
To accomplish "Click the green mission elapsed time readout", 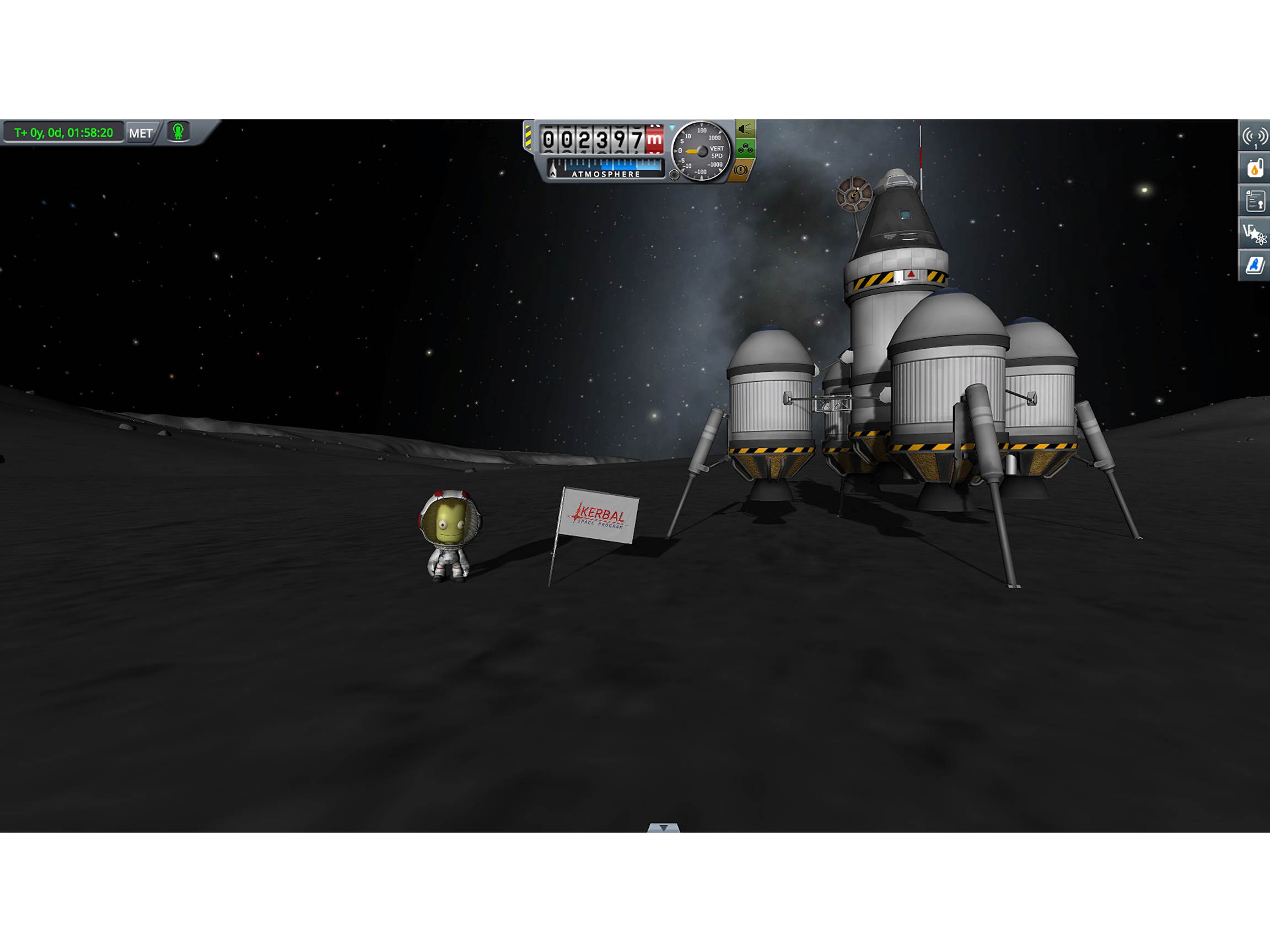I will 63,133.
